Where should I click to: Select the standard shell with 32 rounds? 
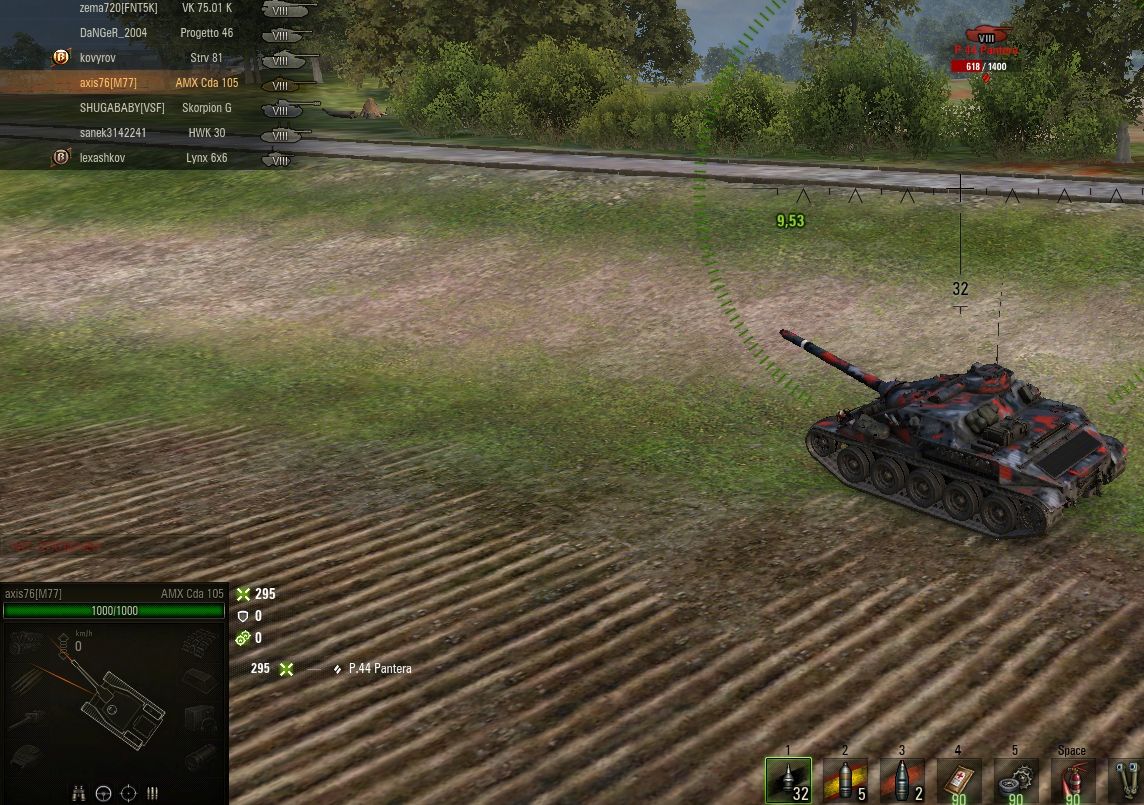788,779
